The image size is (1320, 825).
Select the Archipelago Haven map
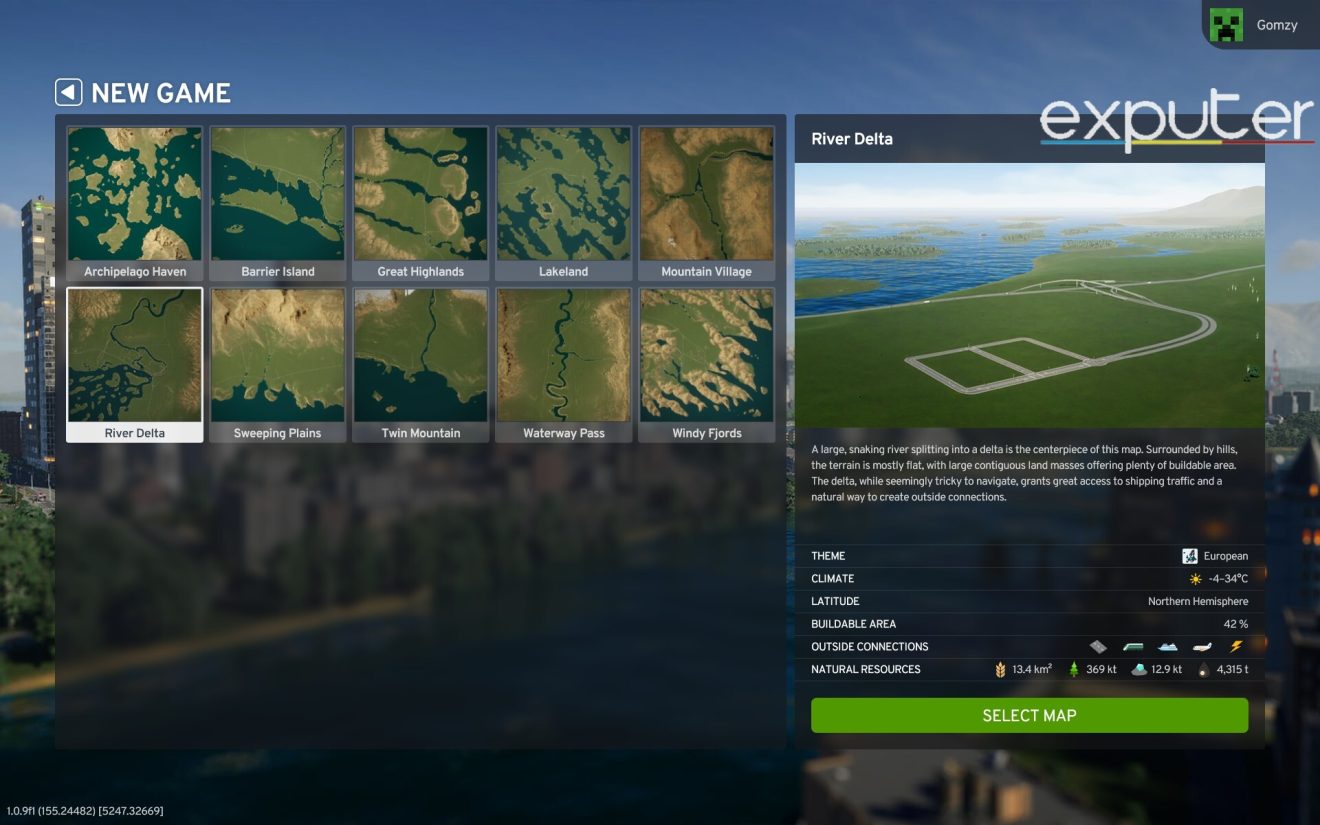(135, 195)
